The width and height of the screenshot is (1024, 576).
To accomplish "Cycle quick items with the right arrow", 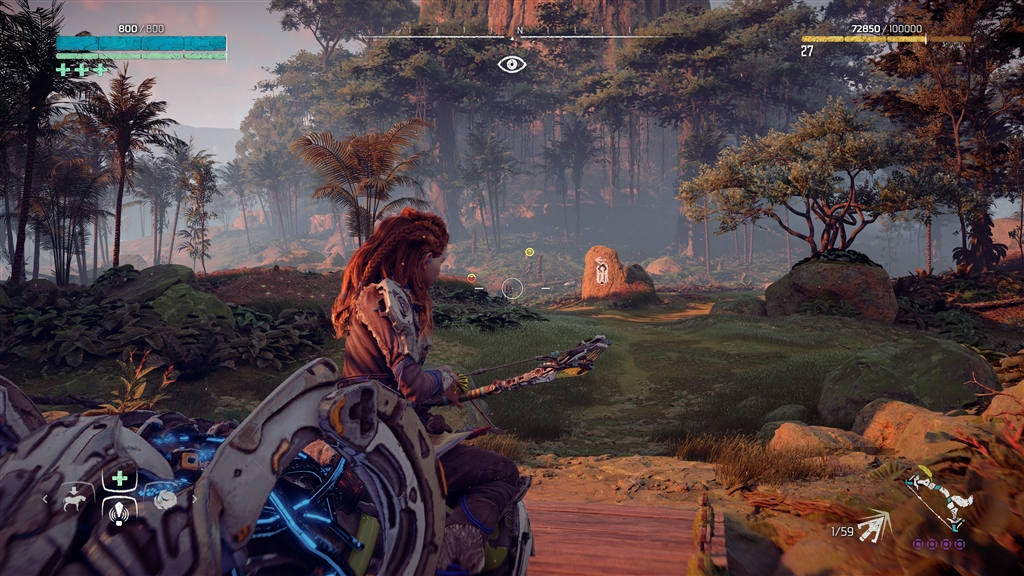I will click(x=194, y=497).
